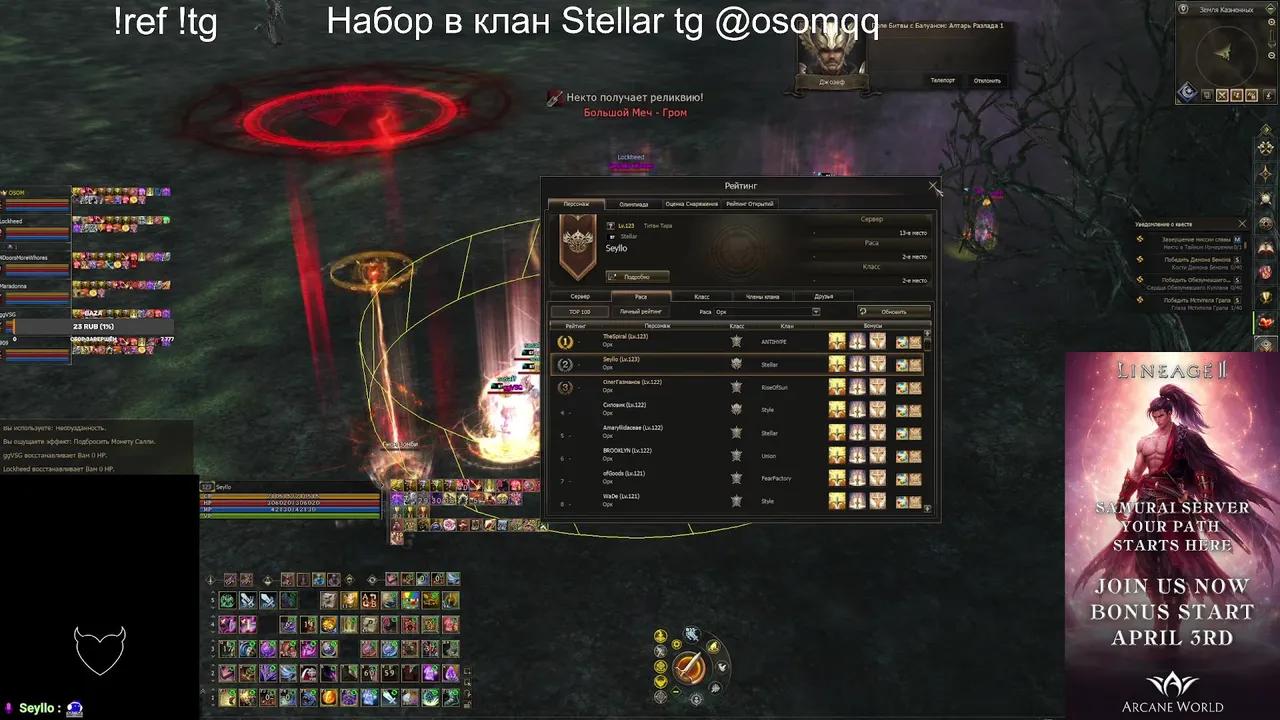The height and width of the screenshot is (720, 1280).
Task: Click the orange sword icon in the radial action wheel
Action: (689, 666)
